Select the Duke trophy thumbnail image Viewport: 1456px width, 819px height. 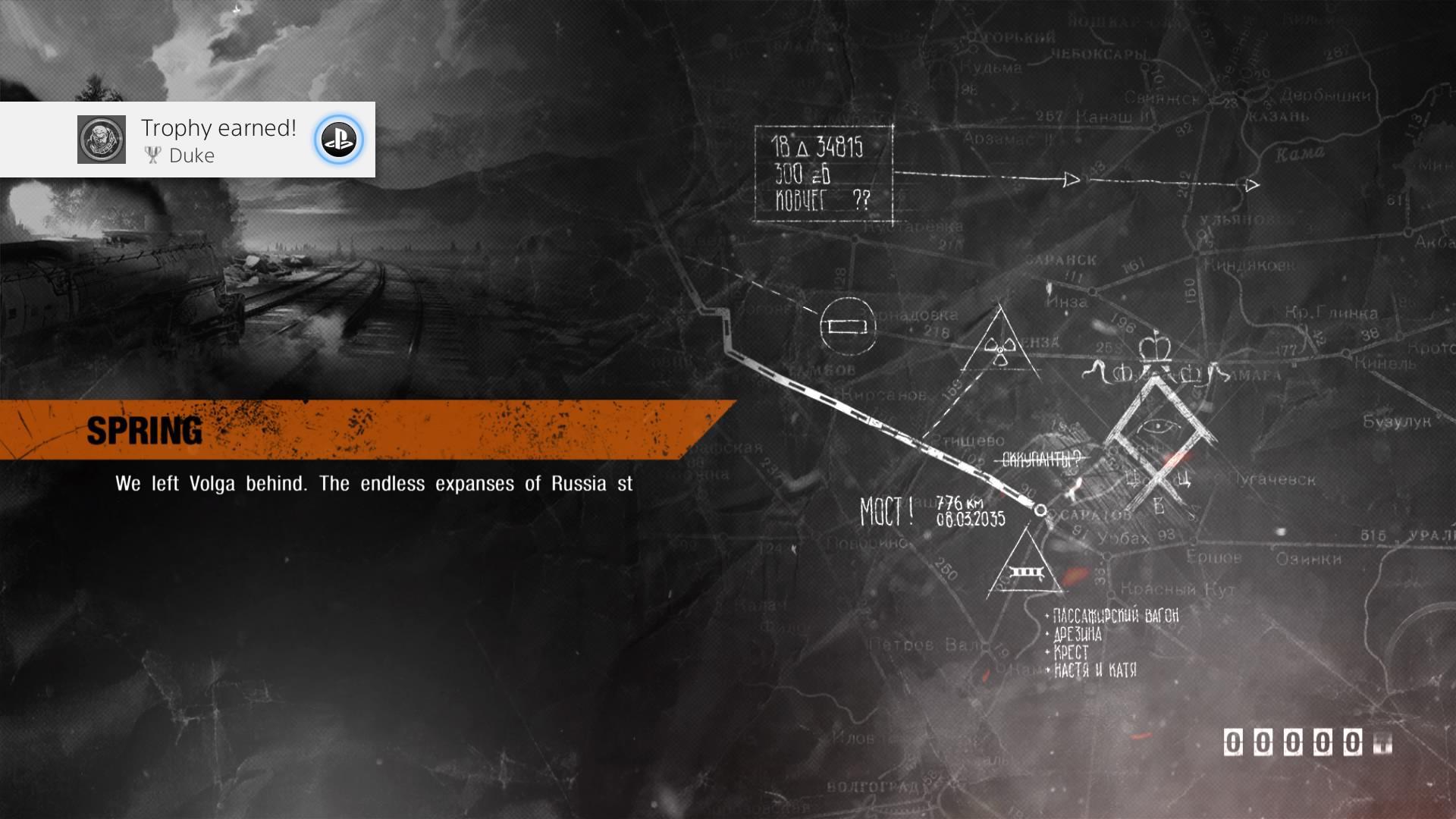point(102,140)
